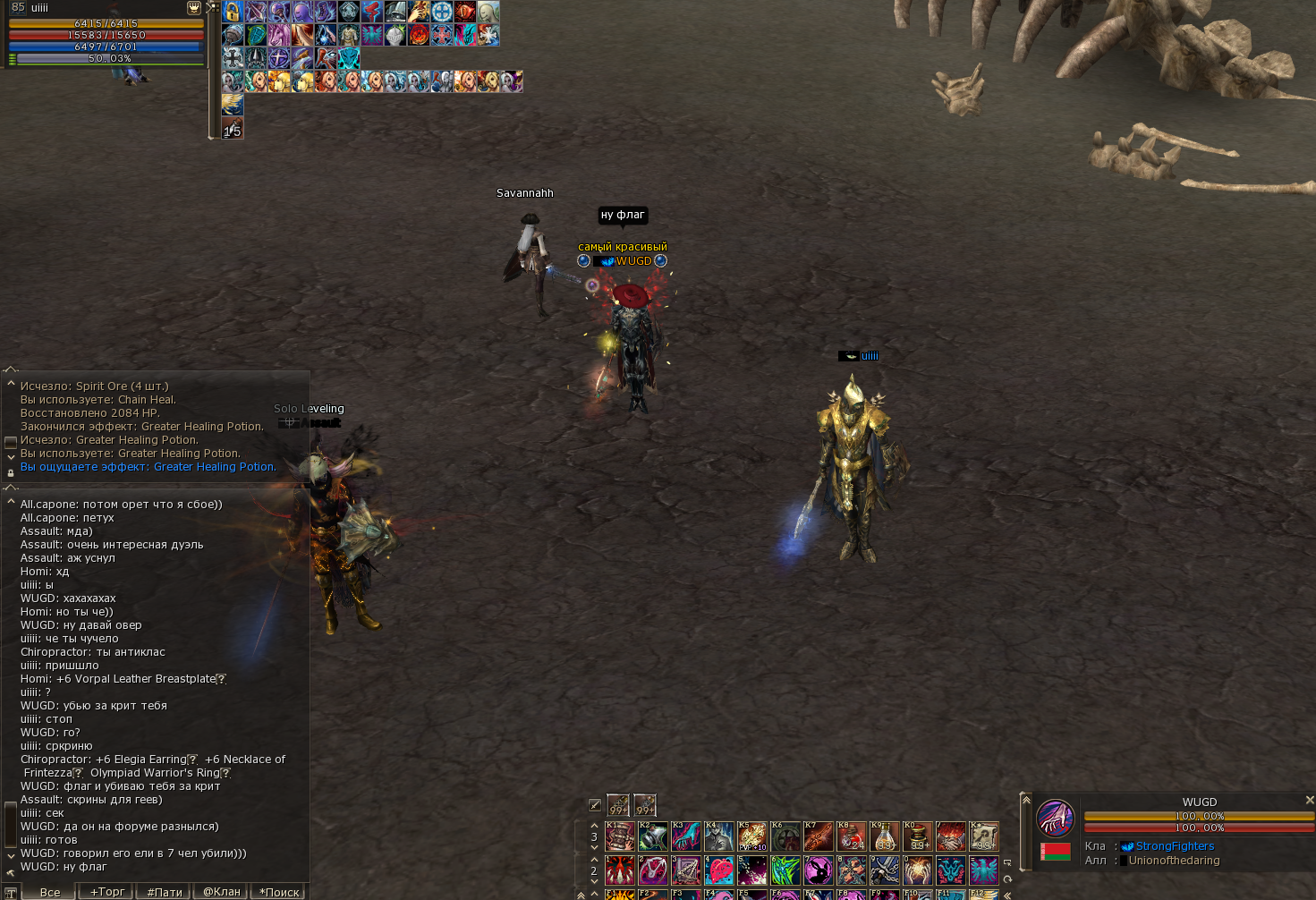
Task: Use the K1 scroll skill icon
Action: [x=619, y=836]
